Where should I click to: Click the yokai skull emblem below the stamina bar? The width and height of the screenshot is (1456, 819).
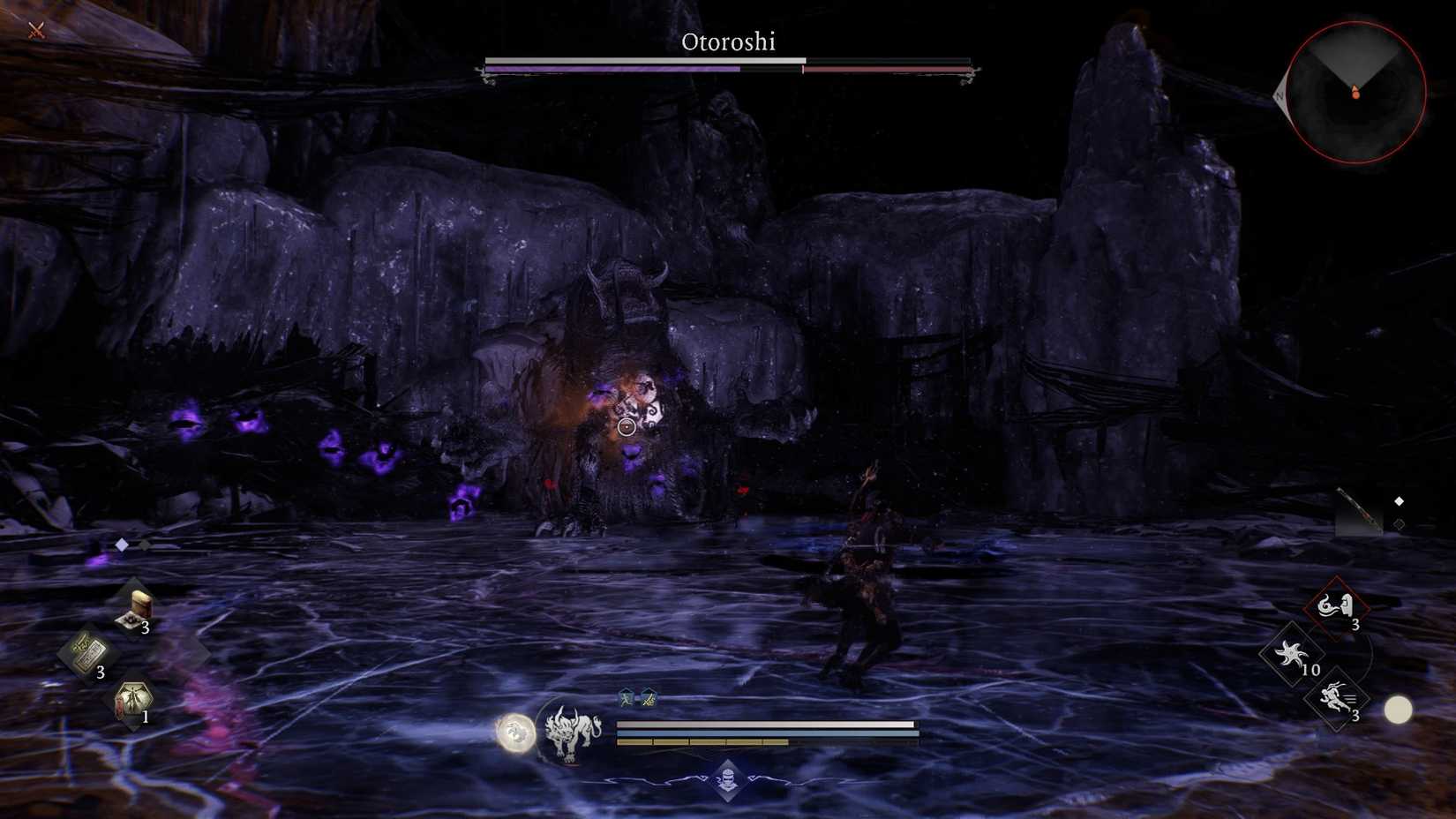[728, 778]
